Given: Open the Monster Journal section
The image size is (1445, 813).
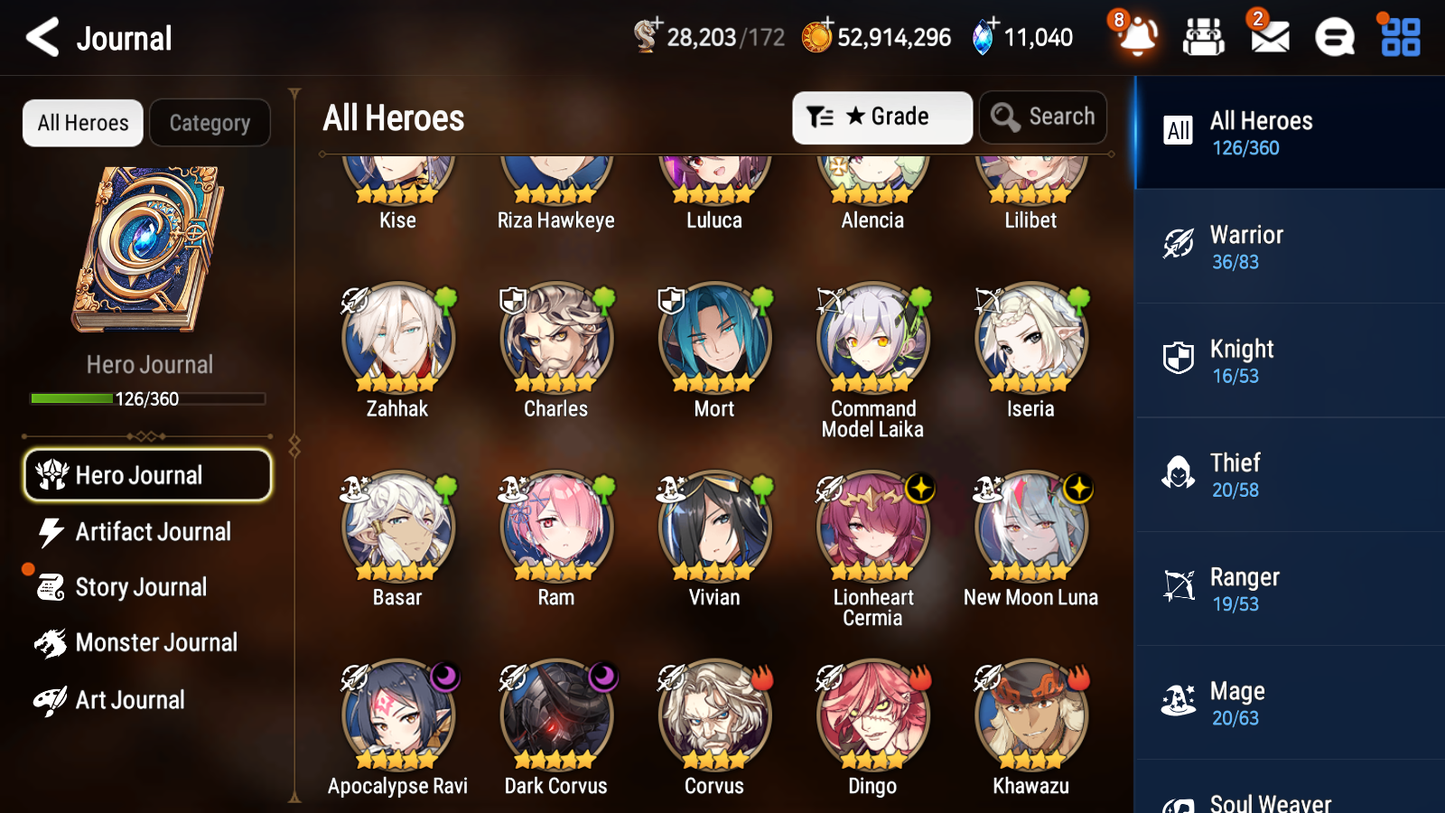Looking at the screenshot, I should tap(157, 643).
